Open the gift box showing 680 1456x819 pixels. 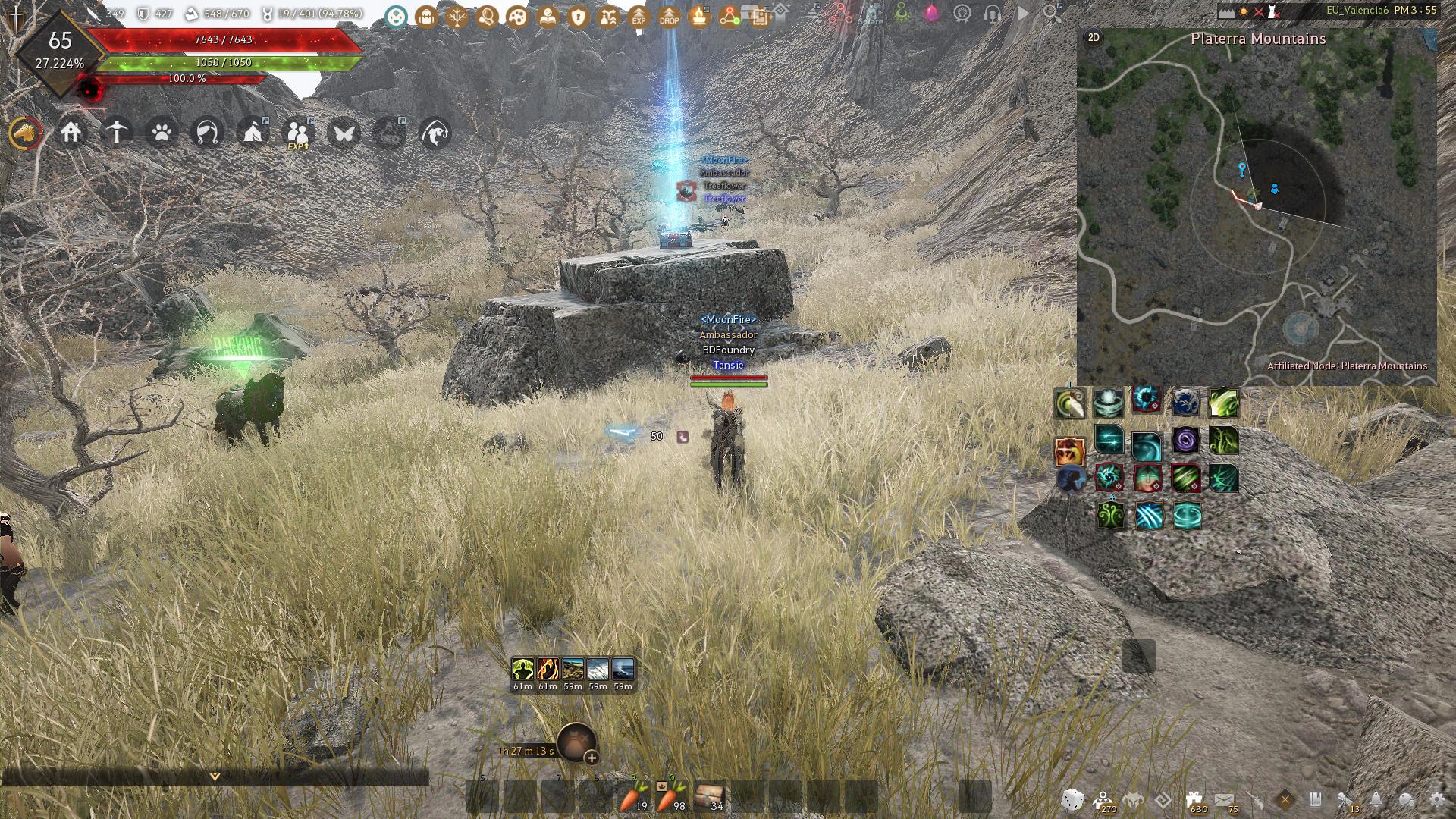(x=1194, y=799)
